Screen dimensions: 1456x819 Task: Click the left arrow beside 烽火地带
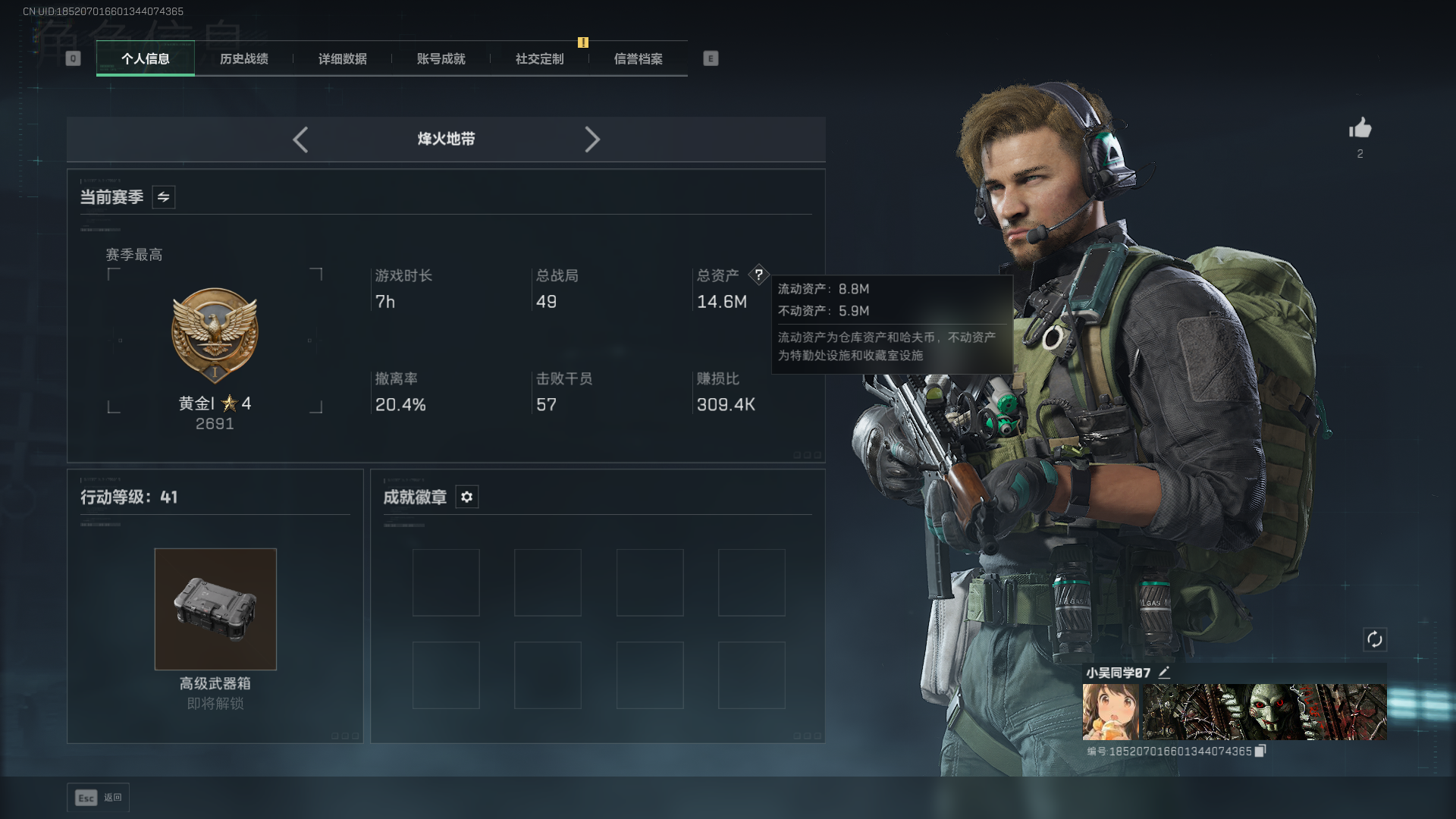coord(300,140)
